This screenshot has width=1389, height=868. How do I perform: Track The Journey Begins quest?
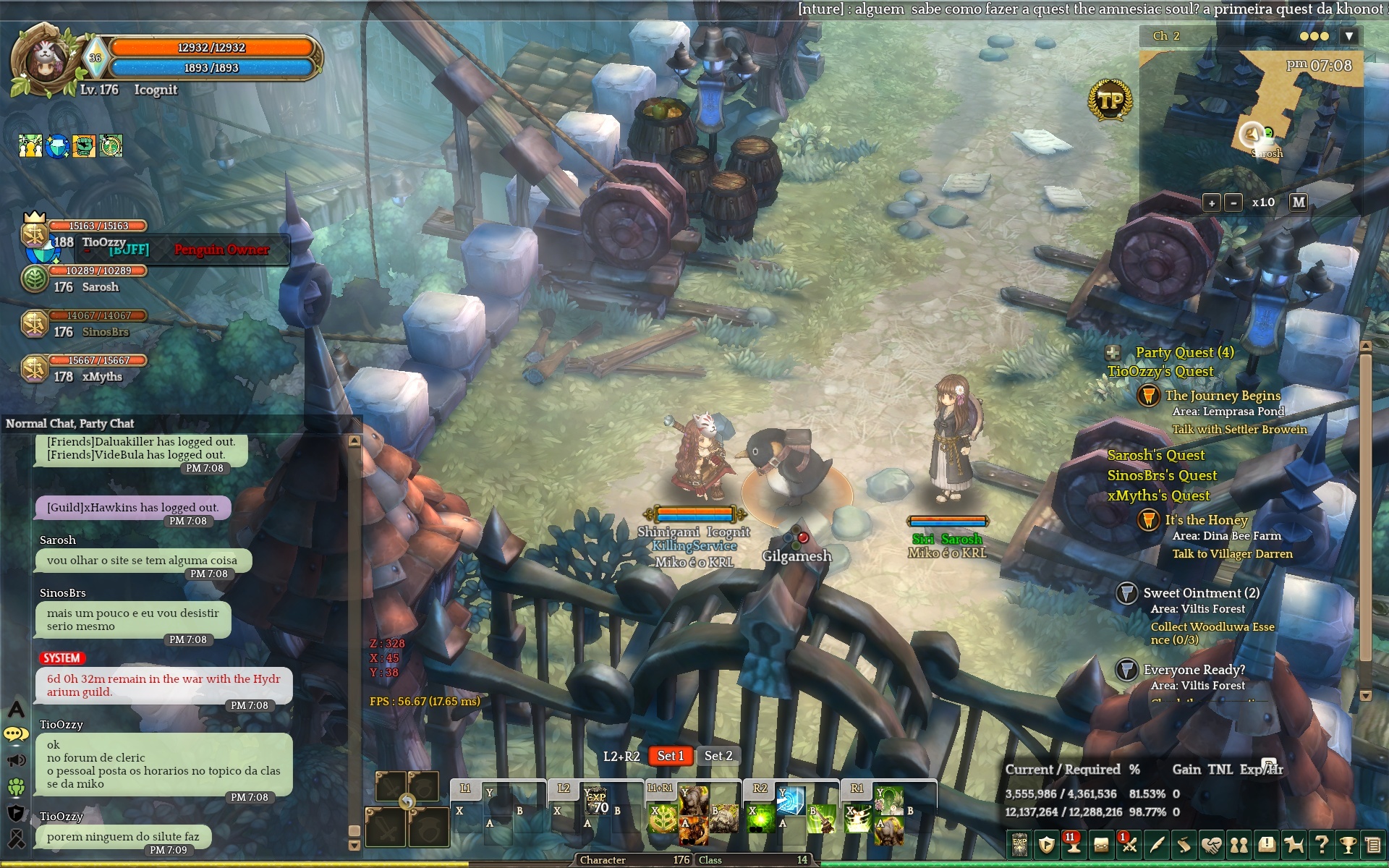point(1222,396)
